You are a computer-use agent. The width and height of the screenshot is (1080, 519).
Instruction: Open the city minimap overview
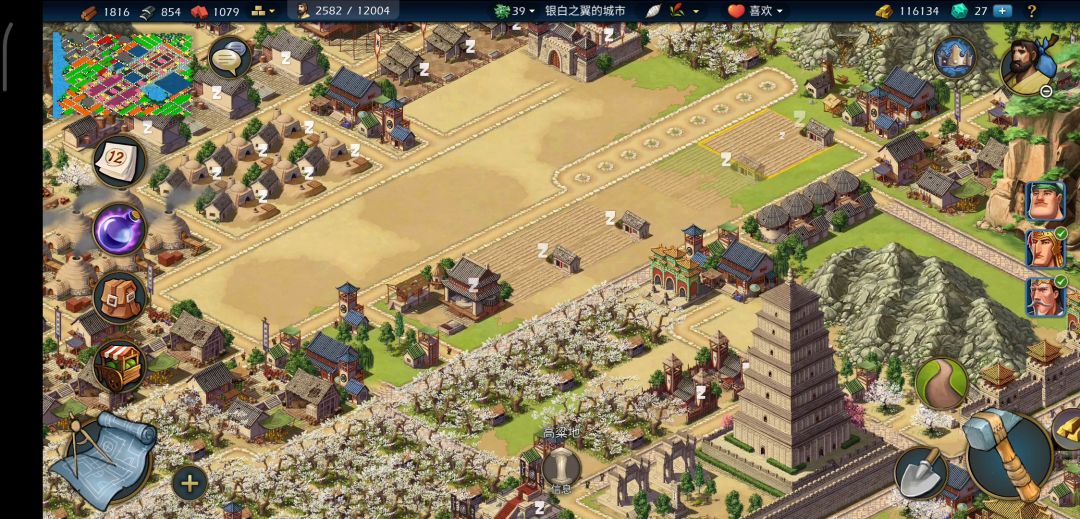122,73
